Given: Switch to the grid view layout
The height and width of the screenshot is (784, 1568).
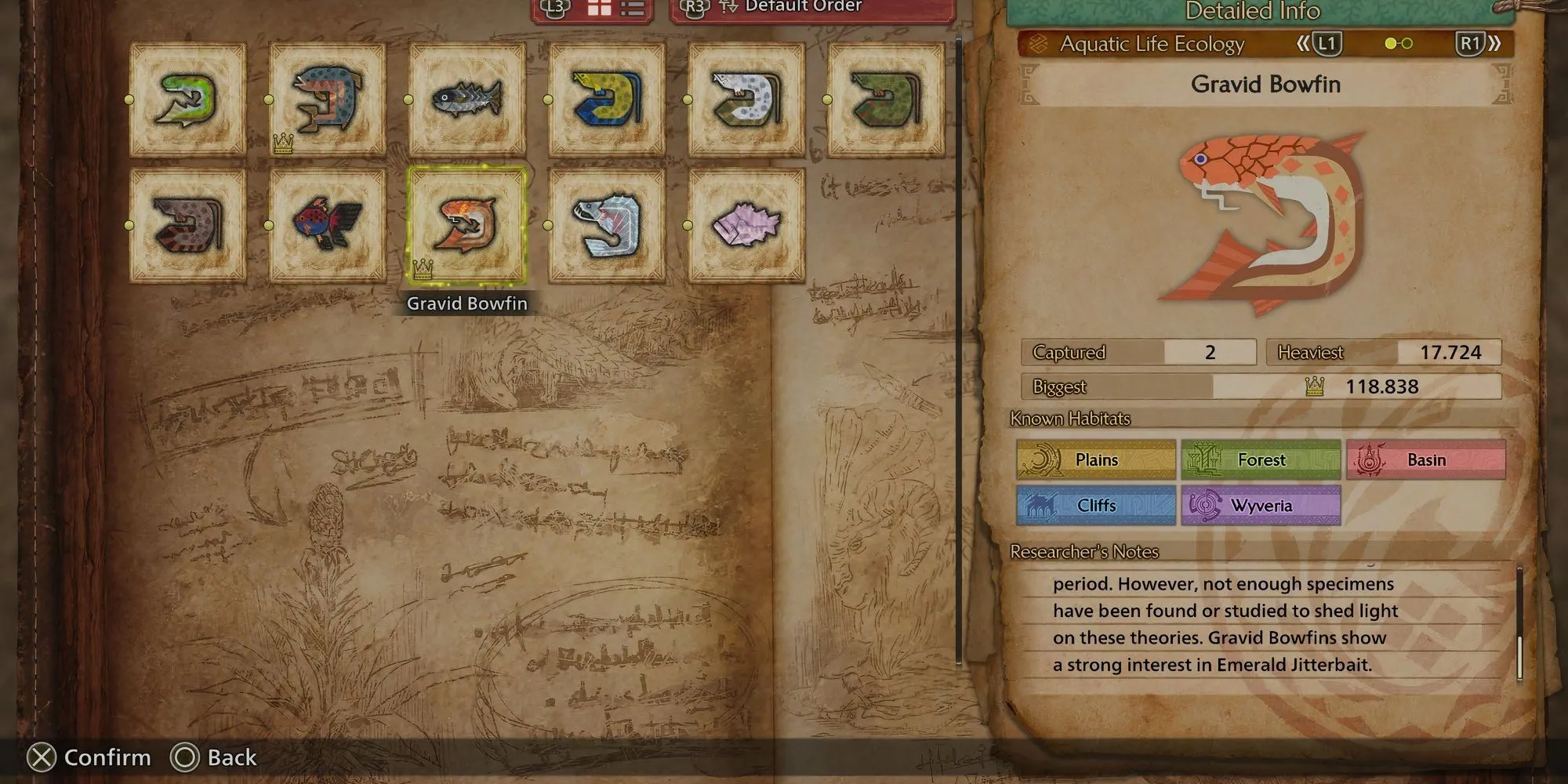Looking at the screenshot, I should click(x=600, y=9).
